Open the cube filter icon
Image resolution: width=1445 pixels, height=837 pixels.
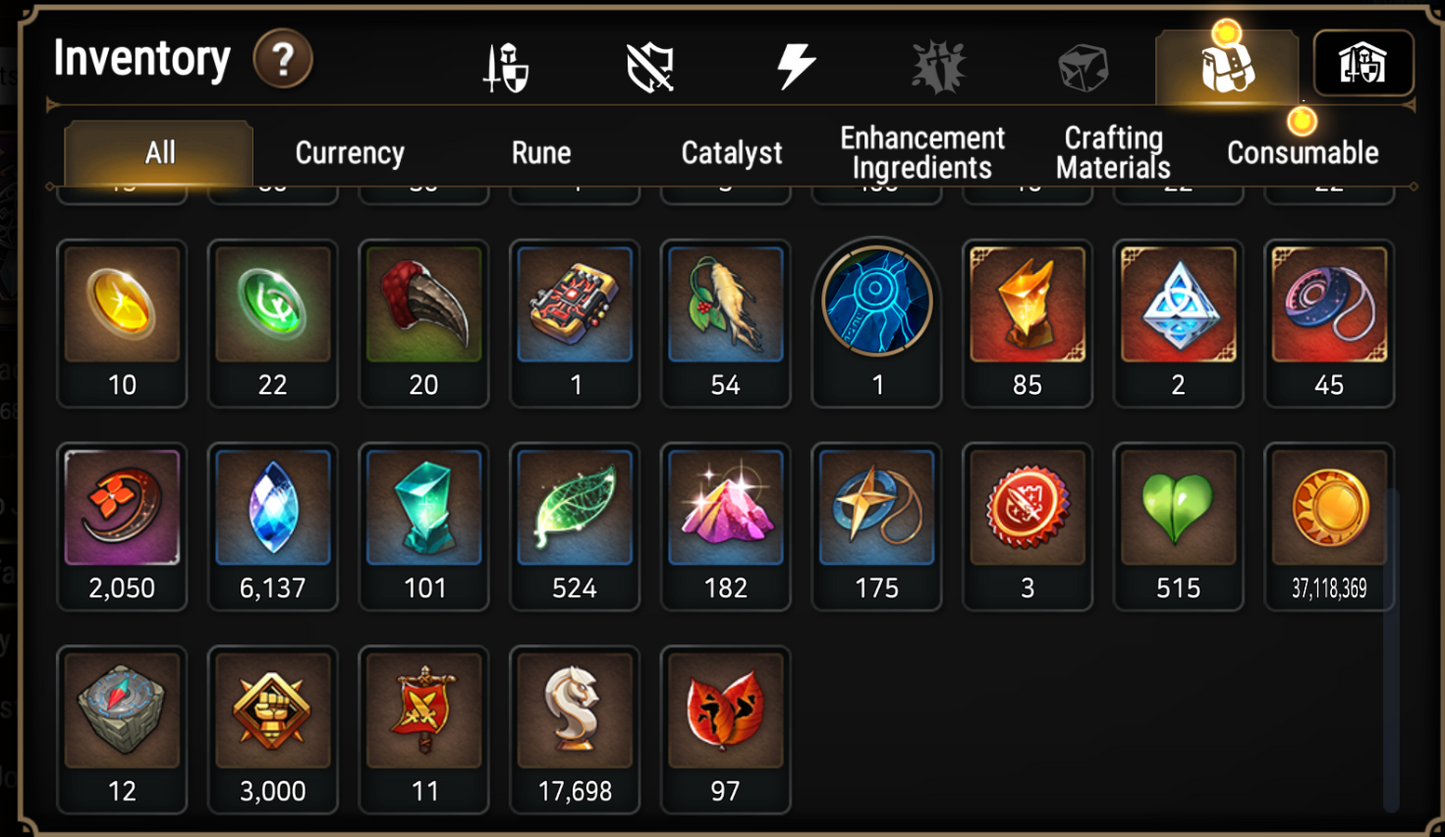click(x=1082, y=62)
